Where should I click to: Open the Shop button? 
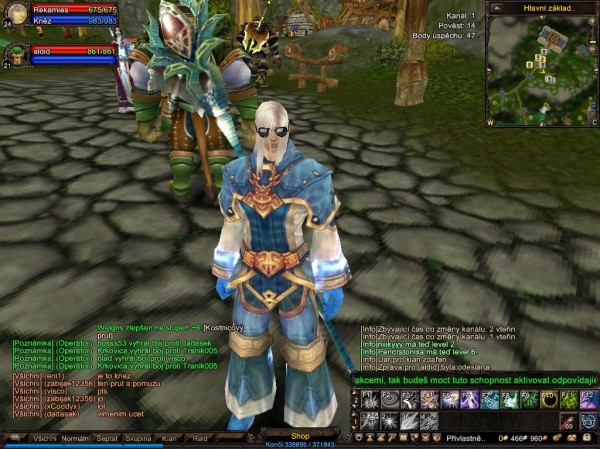click(x=300, y=436)
